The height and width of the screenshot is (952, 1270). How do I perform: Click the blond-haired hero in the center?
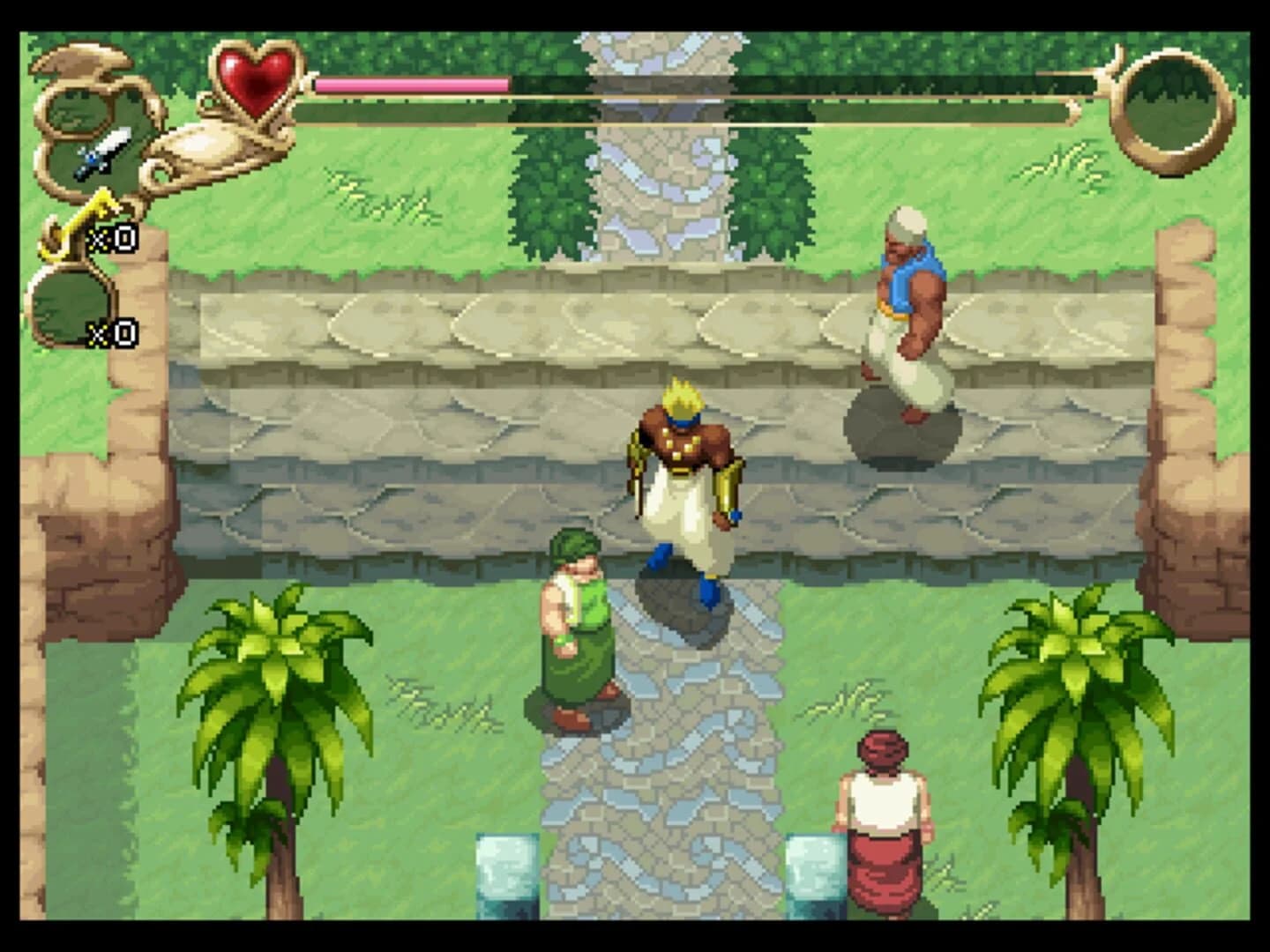point(684,485)
